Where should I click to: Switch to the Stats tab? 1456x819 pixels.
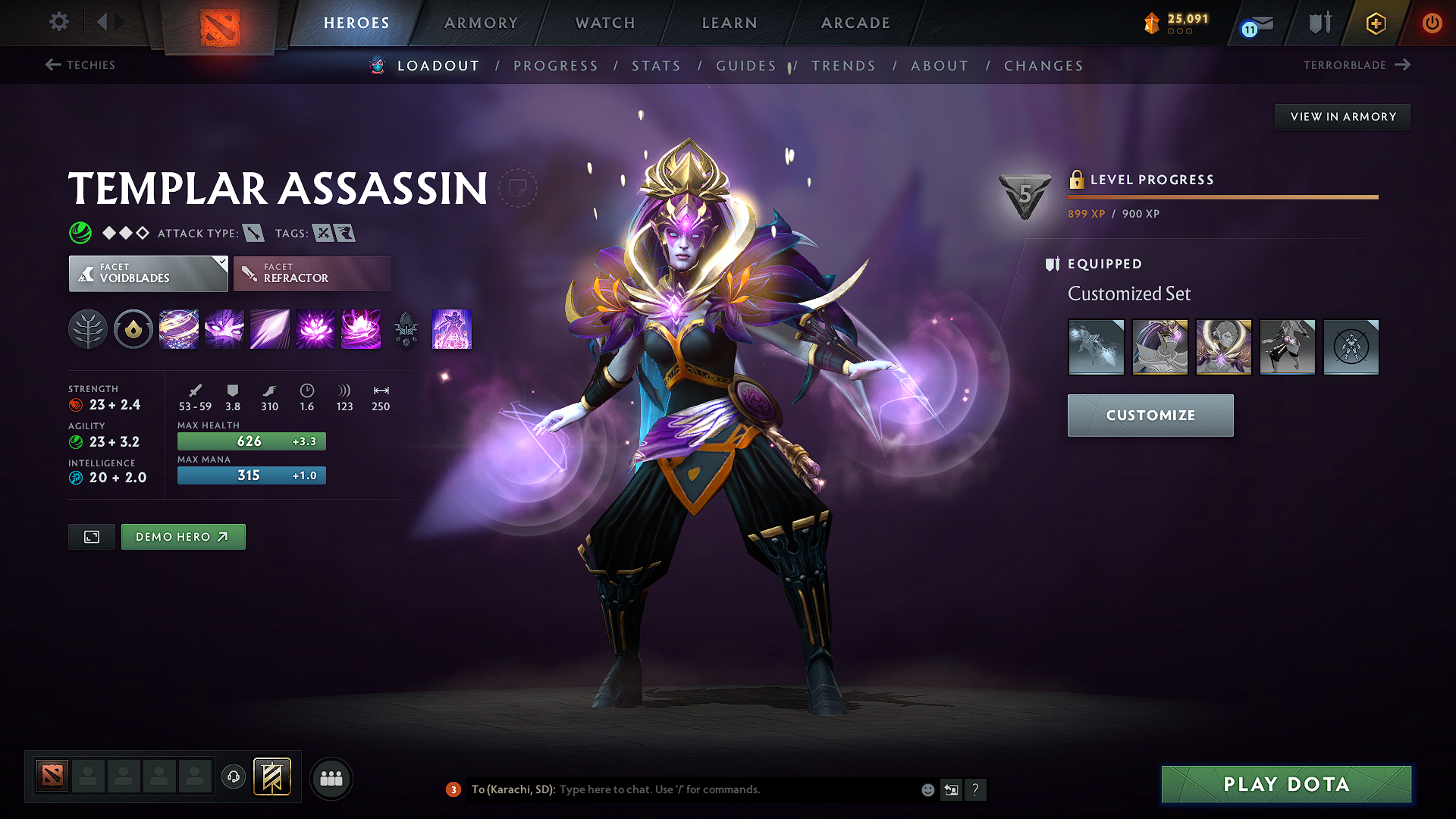click(656, 66)
